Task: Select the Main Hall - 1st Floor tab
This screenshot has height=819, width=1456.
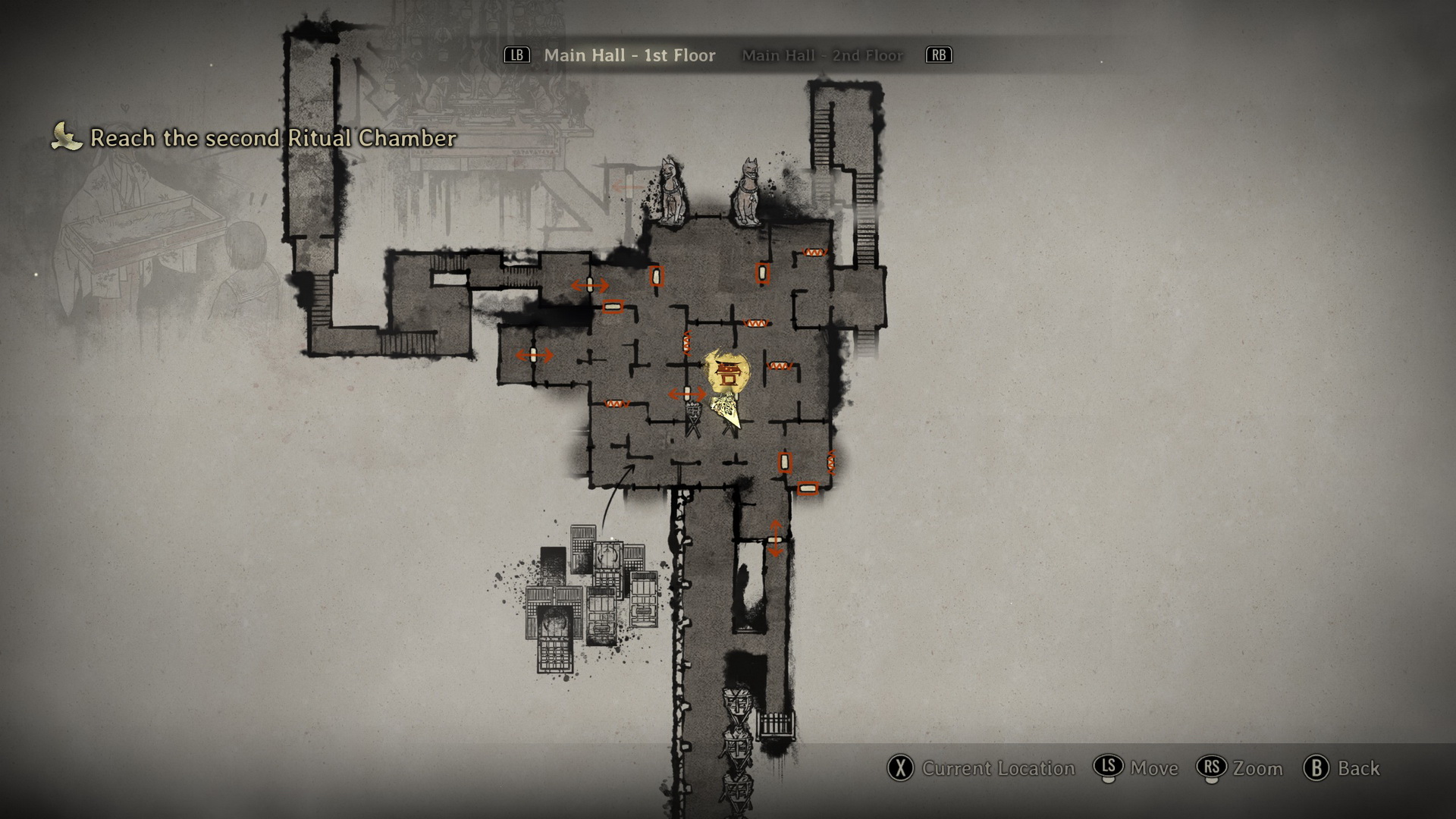Action: tap(629, 55)
